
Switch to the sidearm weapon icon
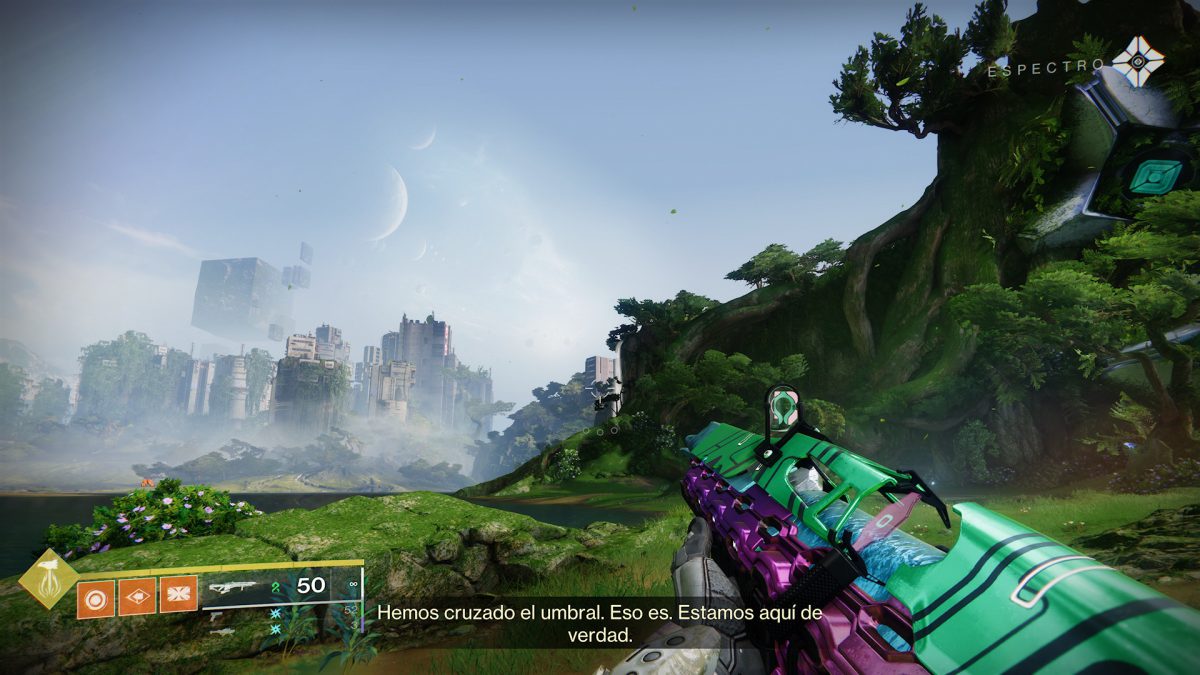pyautogui.click(x=216, y=616)
